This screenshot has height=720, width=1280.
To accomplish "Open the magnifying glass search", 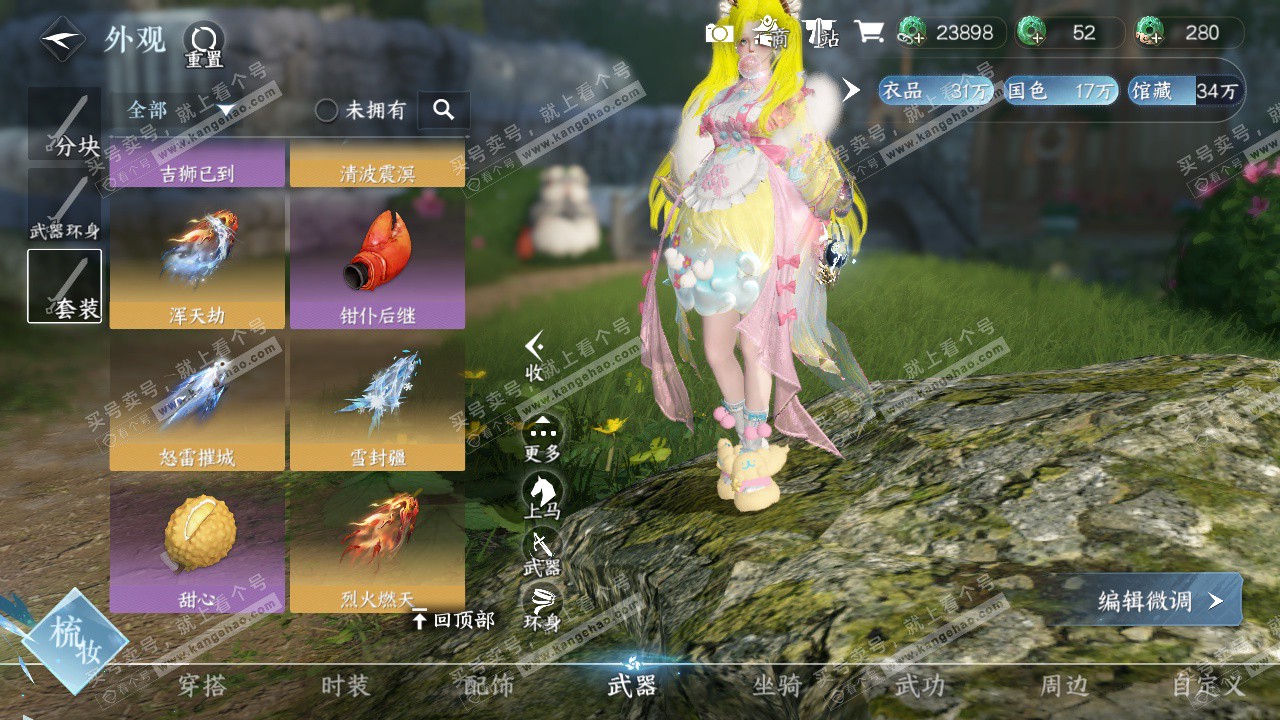I will click(444, 110).
